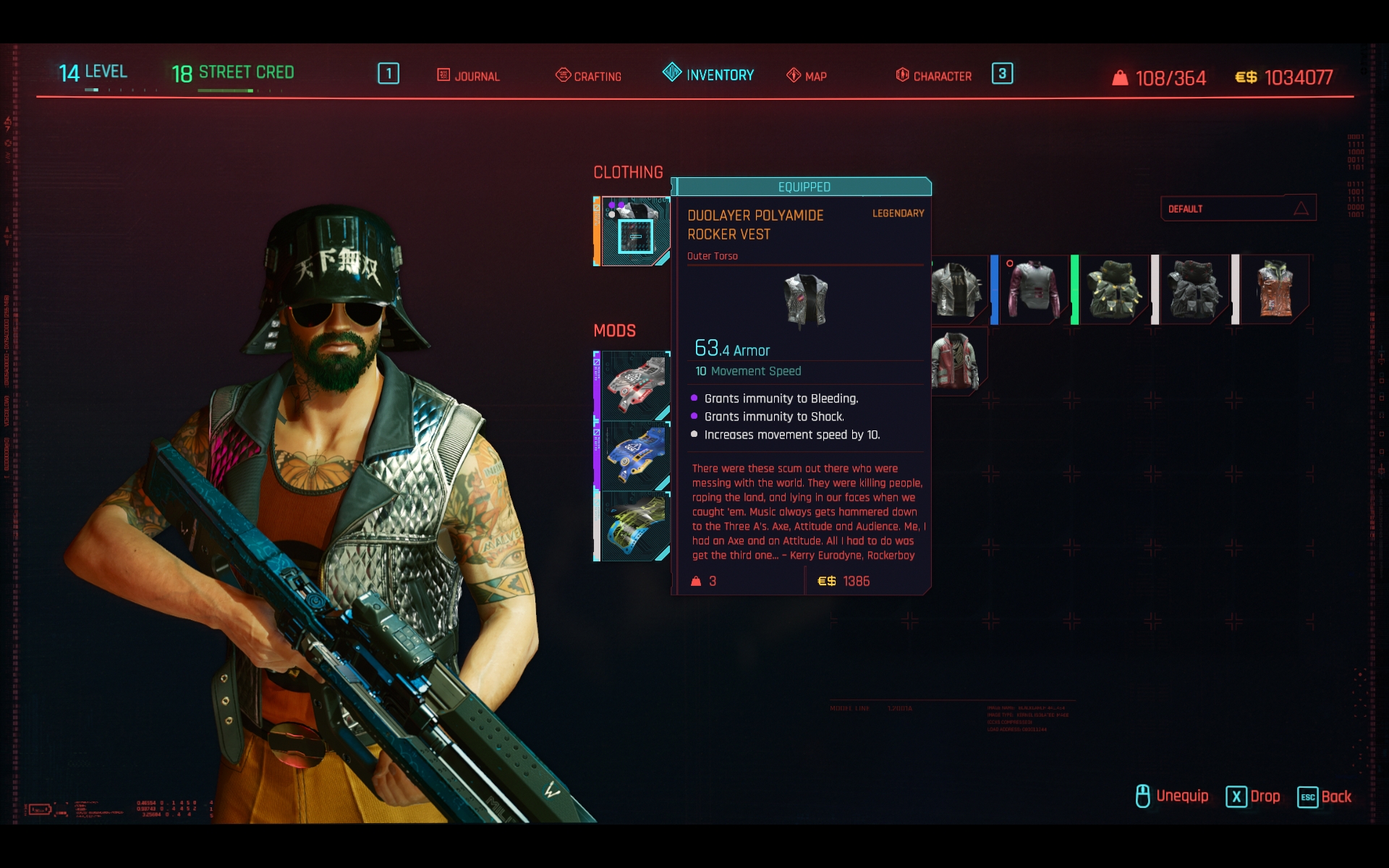The image size is (1389, 868).
Task: Click the Drop item action
Action: pyautogui.click(x=1253, y=796)
